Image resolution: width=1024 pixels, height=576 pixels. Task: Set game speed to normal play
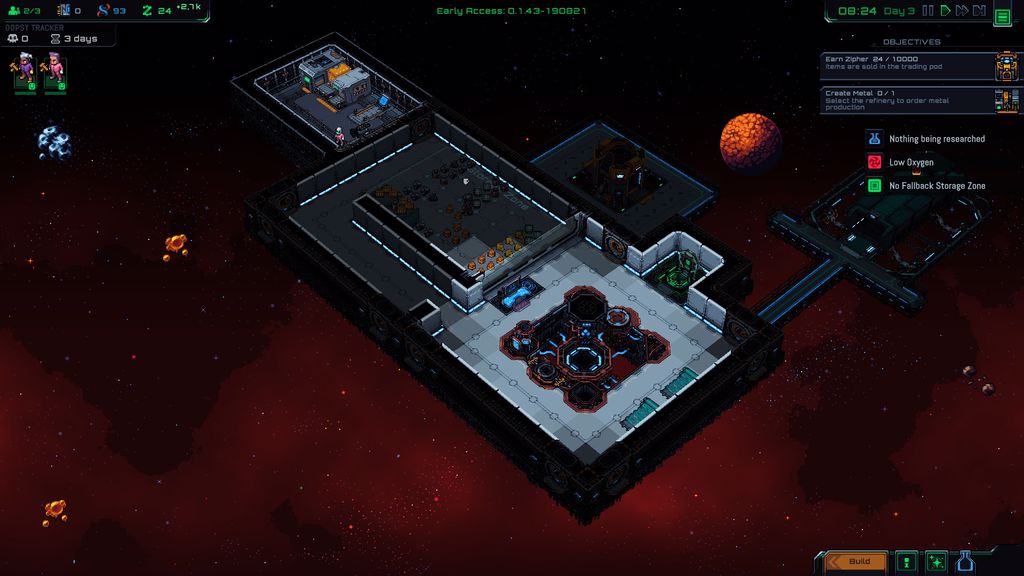pyautogui.click(x=944, y=11)
